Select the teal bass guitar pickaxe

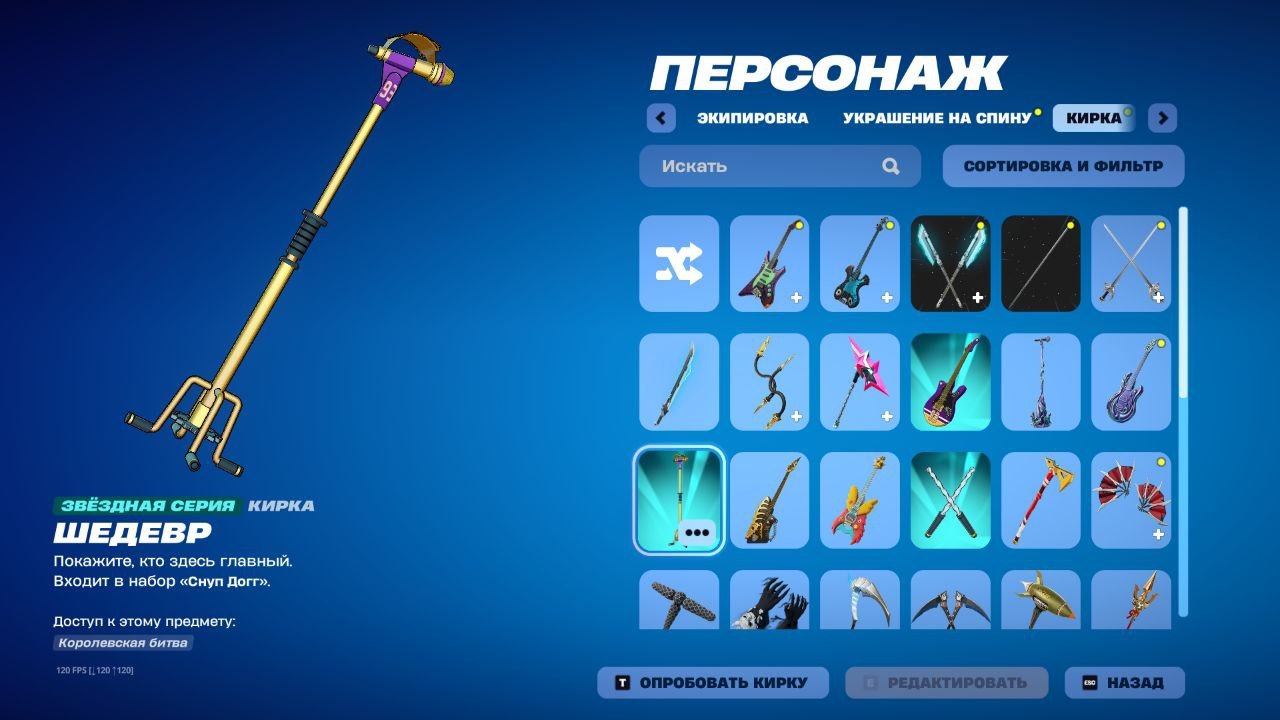[x=859, y=263]
